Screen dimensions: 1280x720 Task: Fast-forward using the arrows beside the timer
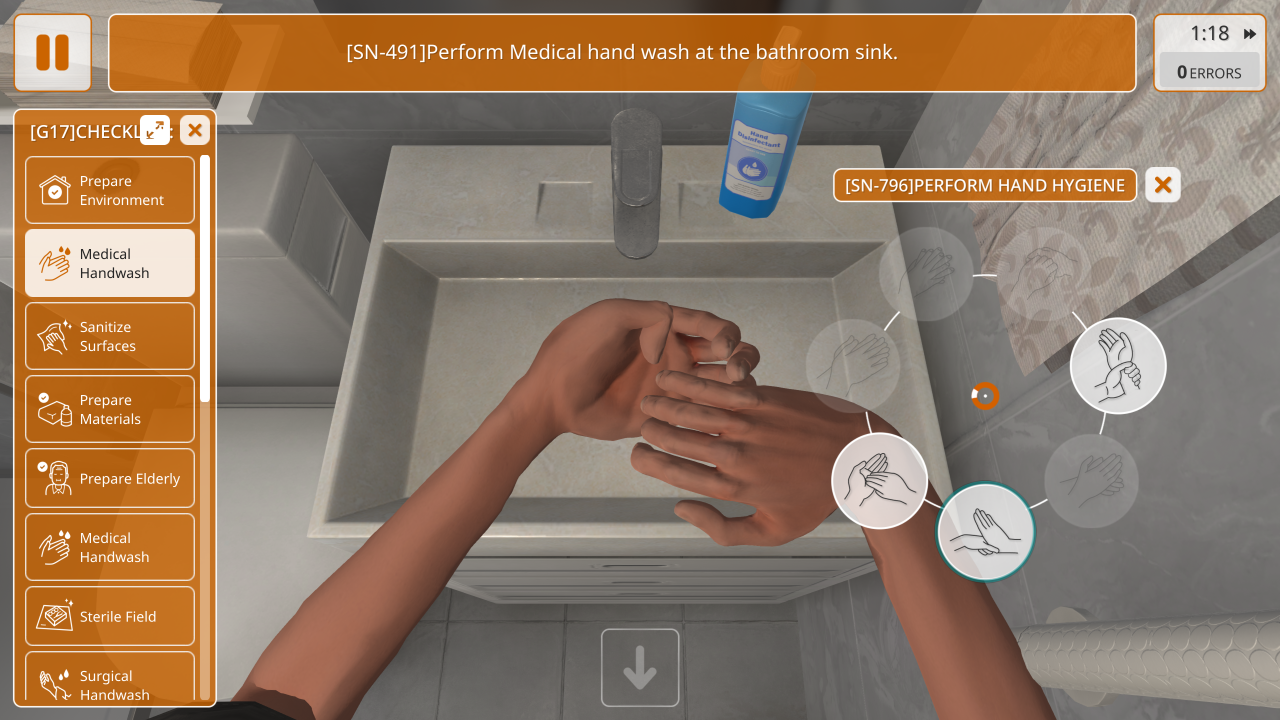1250,34
